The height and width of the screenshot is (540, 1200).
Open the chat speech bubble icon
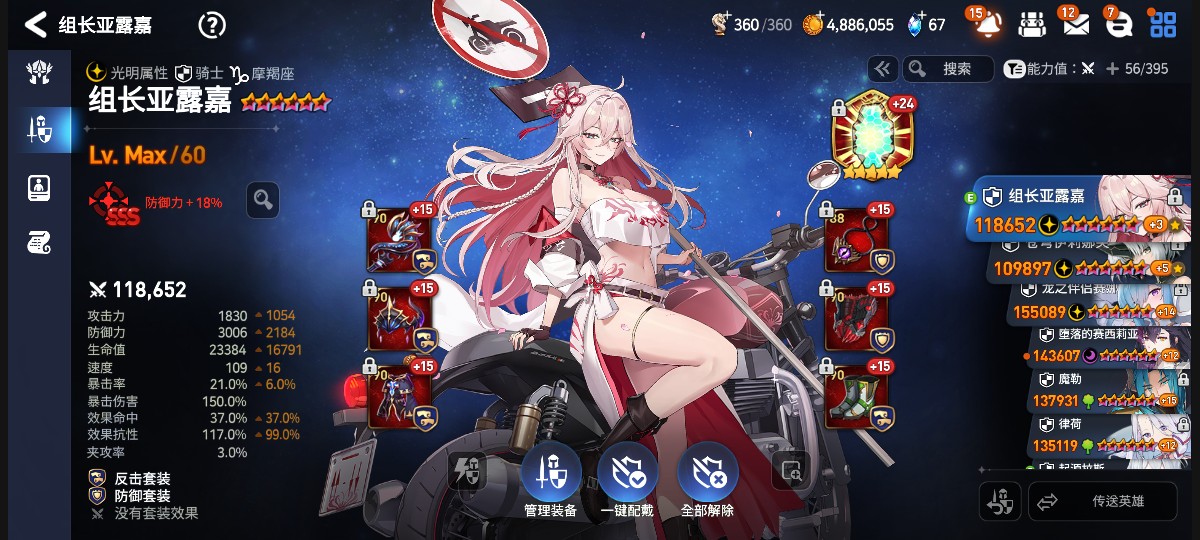tap(1120, 24)
